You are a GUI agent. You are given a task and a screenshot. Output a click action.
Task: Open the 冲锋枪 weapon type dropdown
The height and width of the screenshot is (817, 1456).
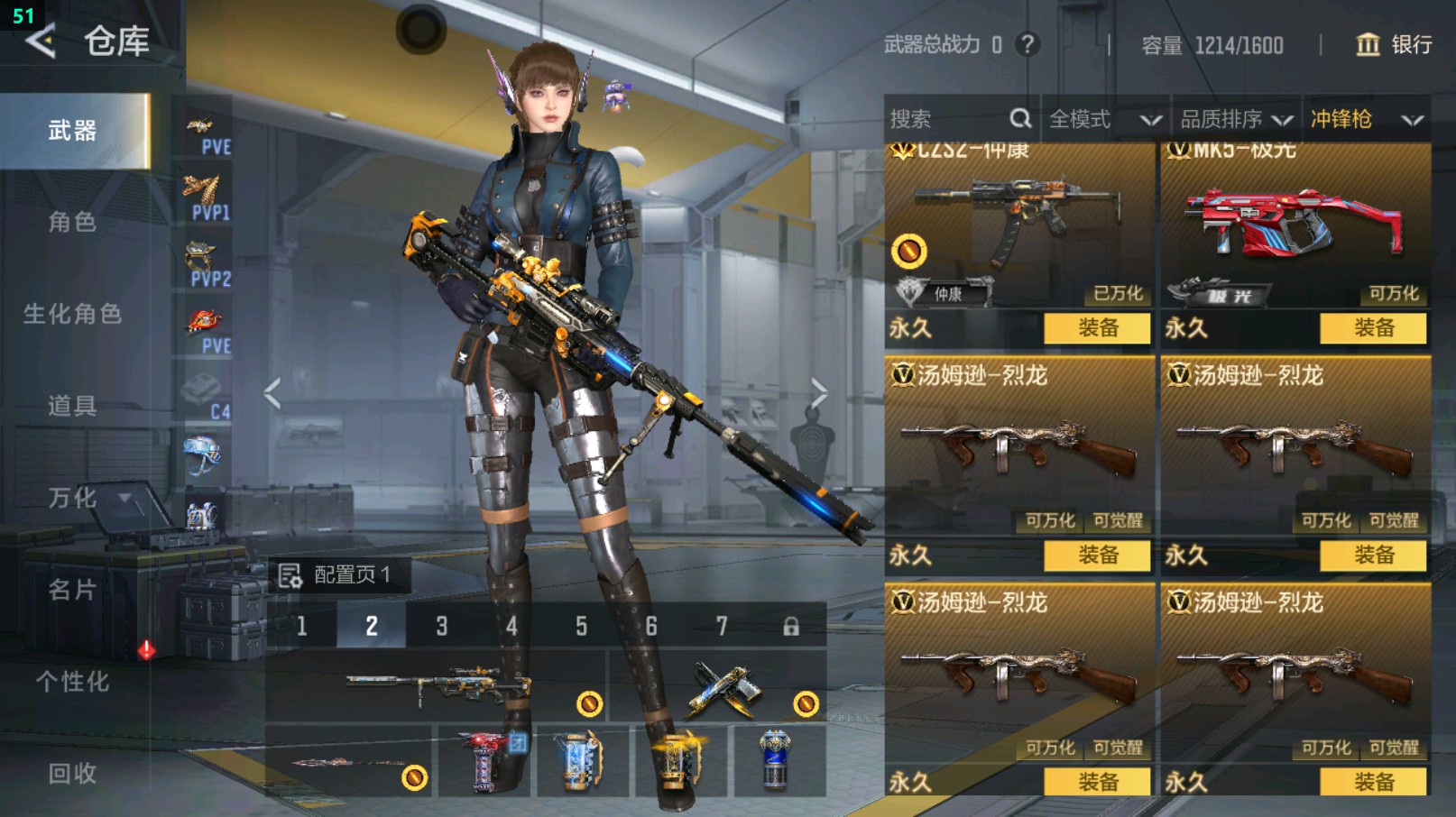tap(1366, 119)
